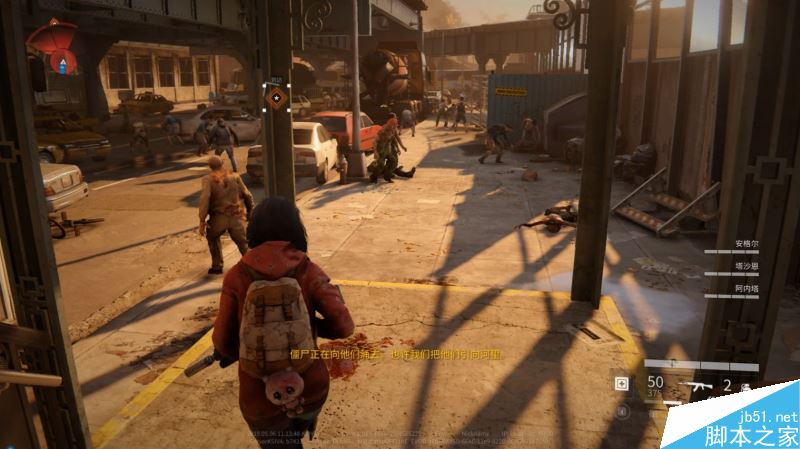The image size is (800, 449).
Task: Choose the assault rifle weapon icon
Action: click(696, 384)
